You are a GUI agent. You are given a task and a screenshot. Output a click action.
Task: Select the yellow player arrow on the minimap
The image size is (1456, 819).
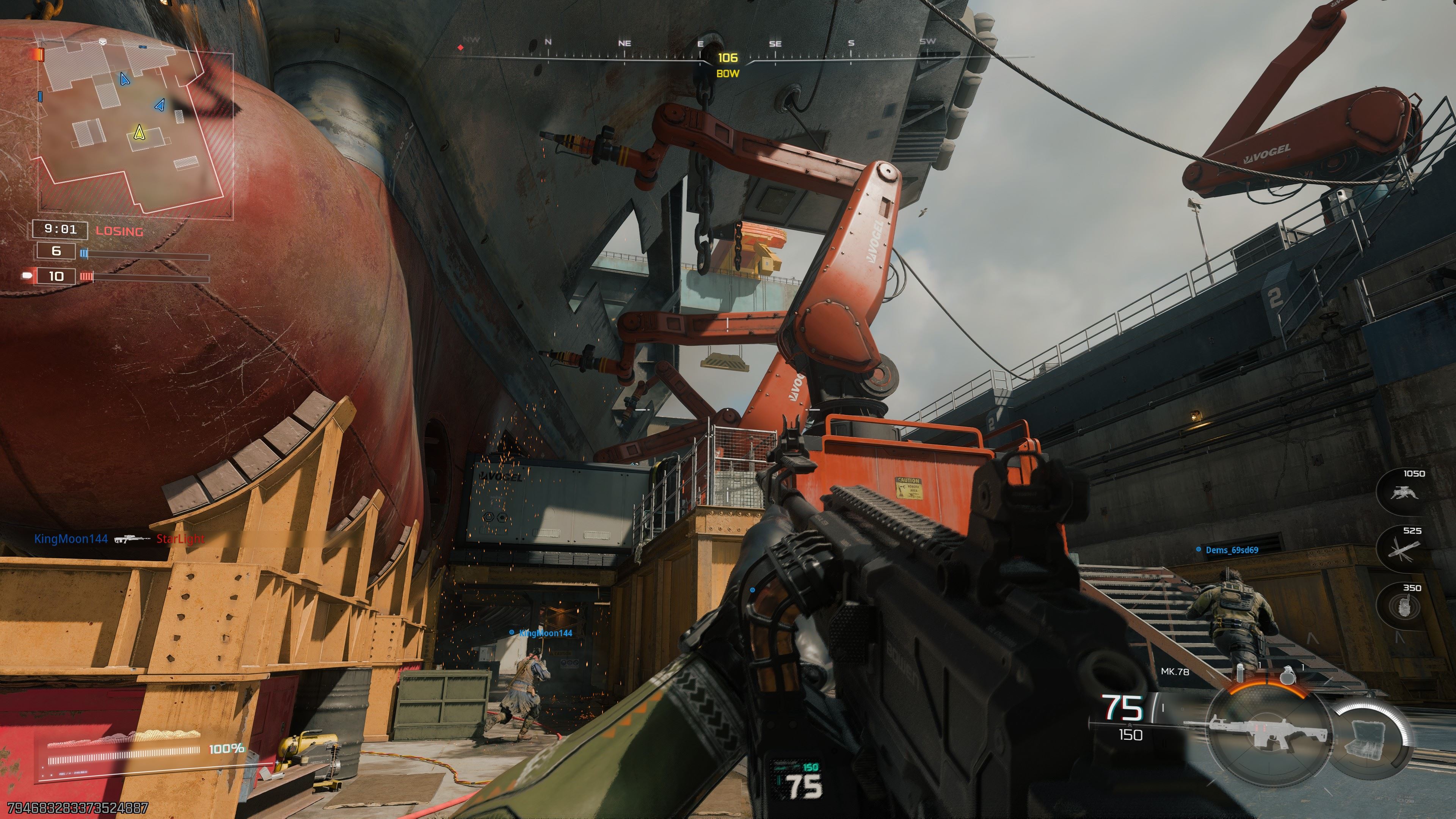point(139,133)
